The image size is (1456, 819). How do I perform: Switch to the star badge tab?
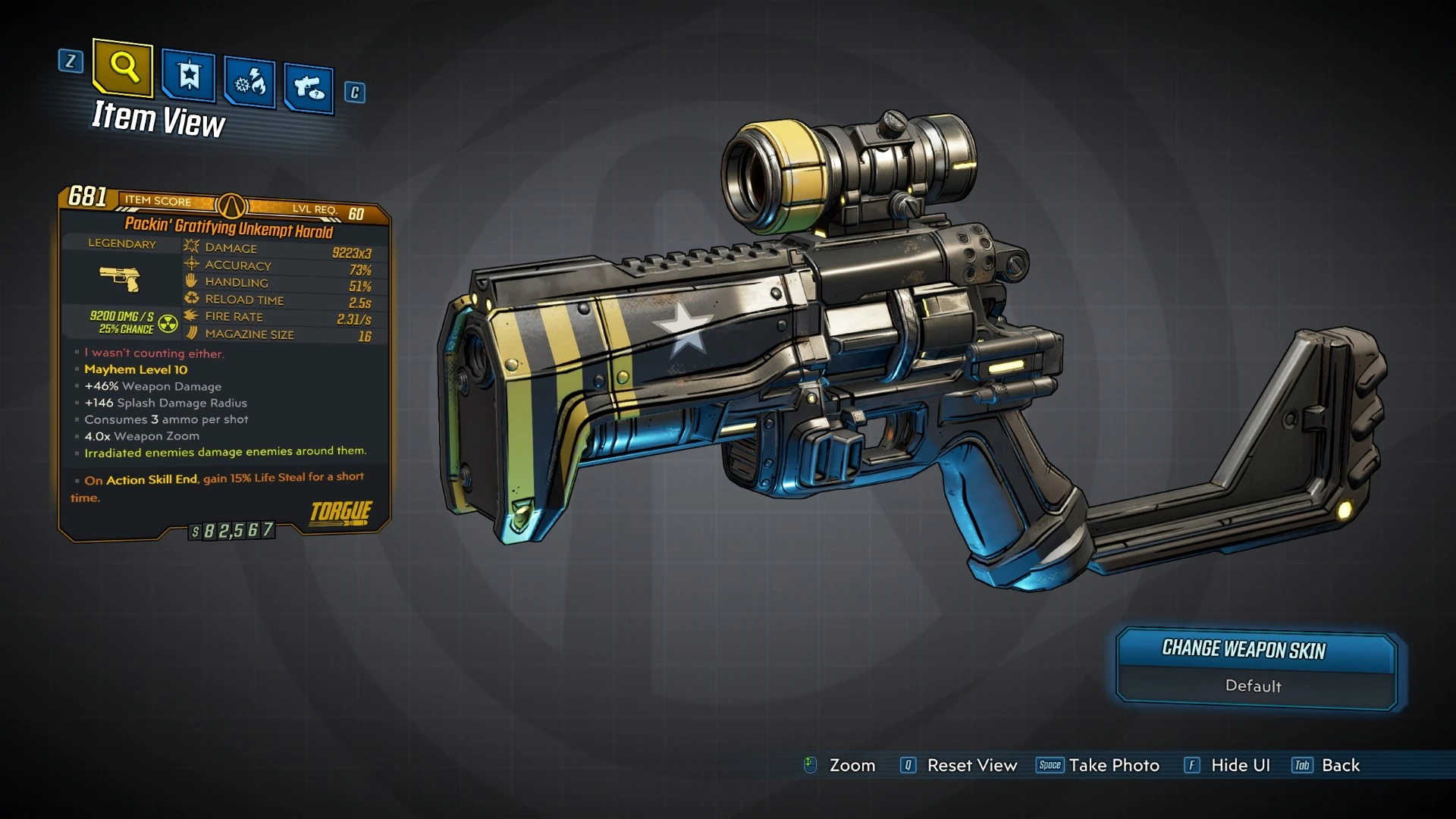click(189, 76)
